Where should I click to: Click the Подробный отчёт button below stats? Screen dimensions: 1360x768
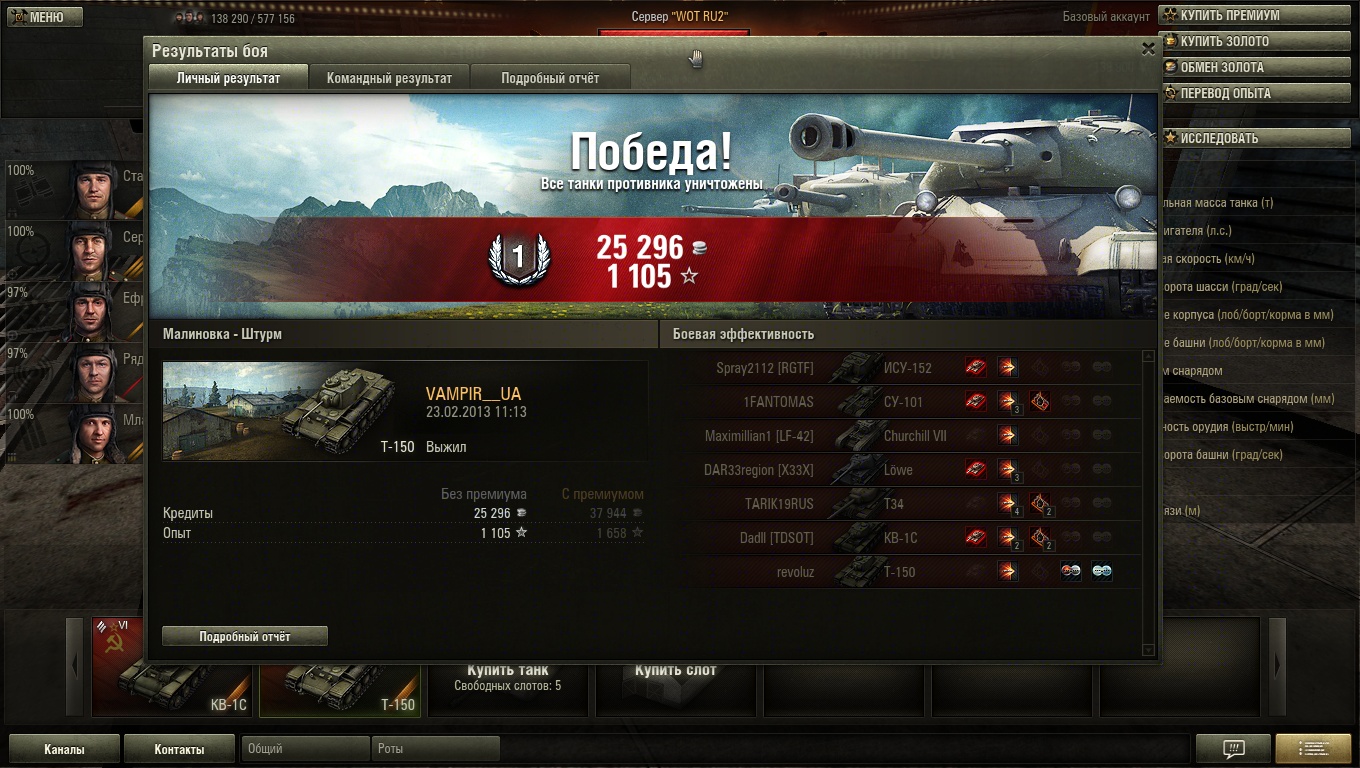(x=245, y=636)
